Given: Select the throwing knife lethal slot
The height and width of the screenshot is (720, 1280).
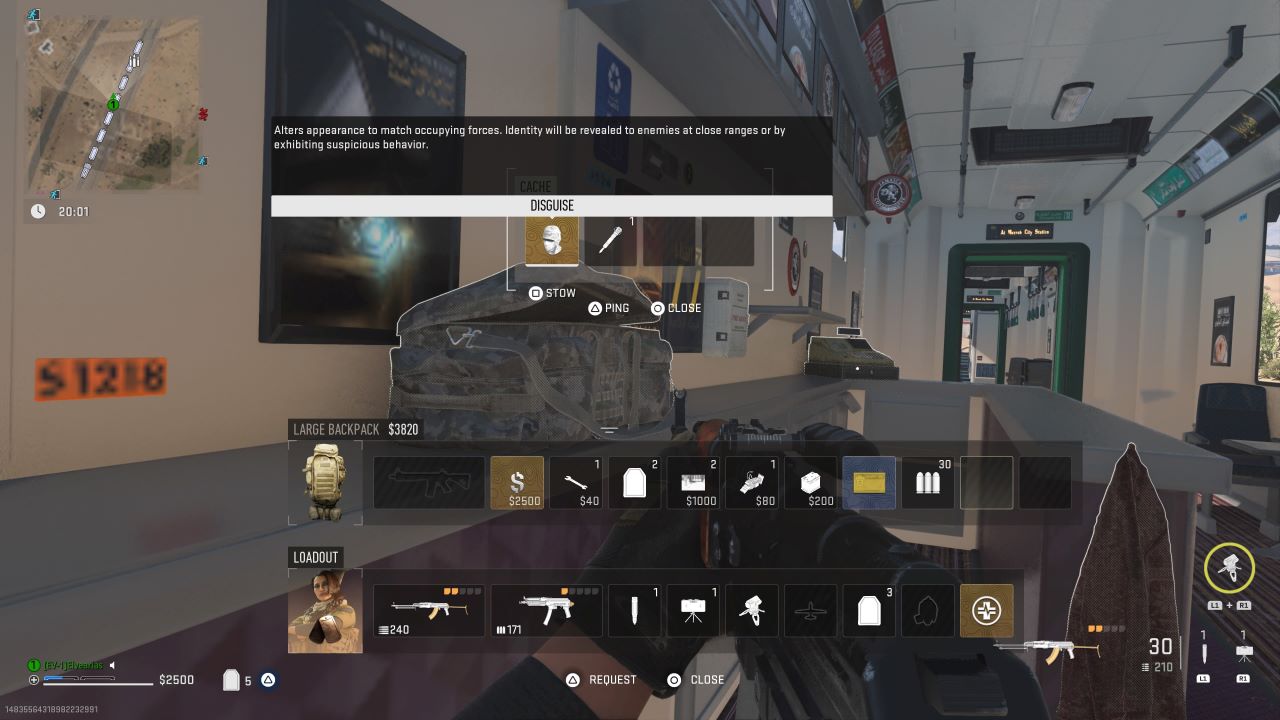Looking at the screenshot, I should coord(634,610).
